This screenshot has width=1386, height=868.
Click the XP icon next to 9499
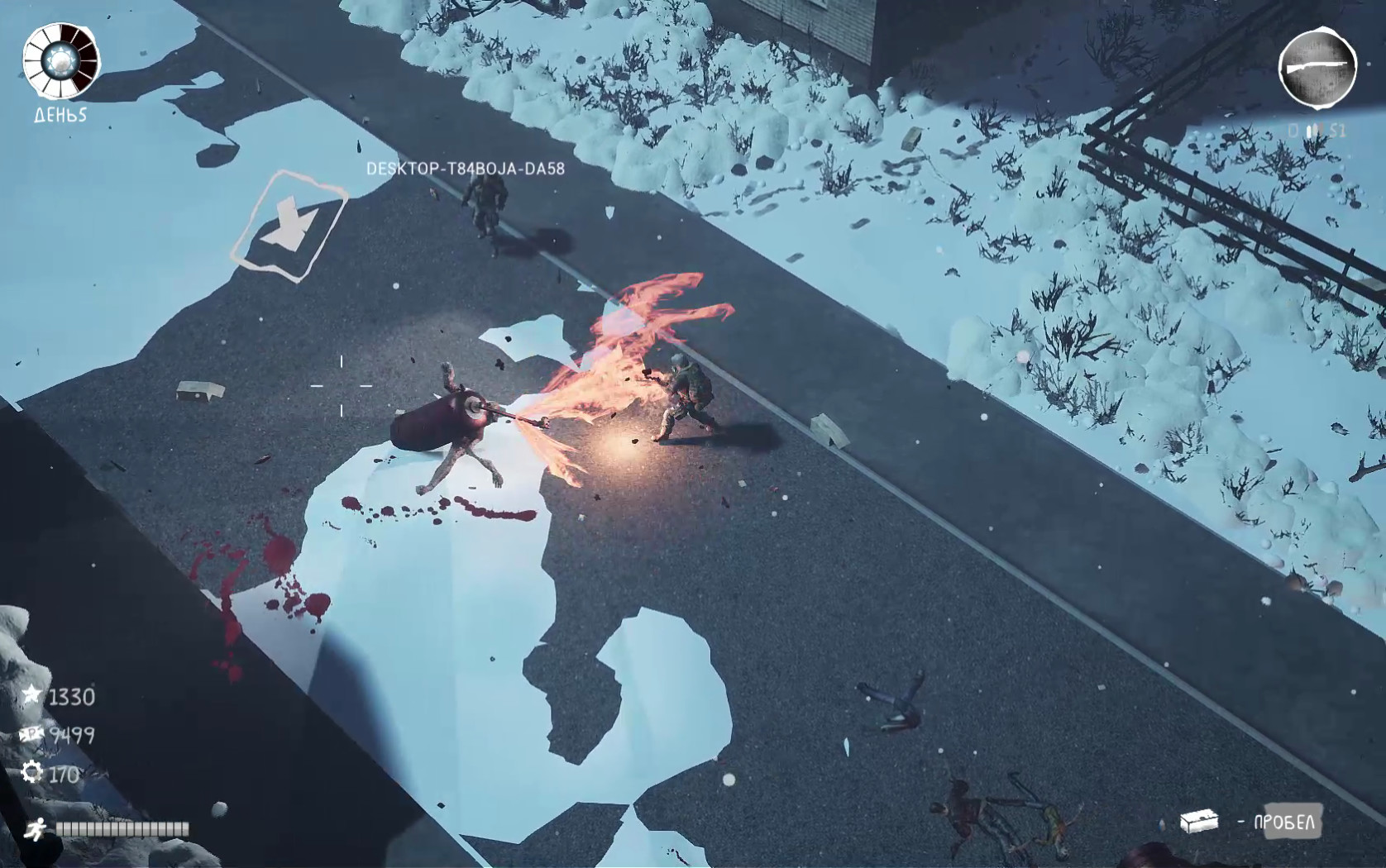point(32,734)
